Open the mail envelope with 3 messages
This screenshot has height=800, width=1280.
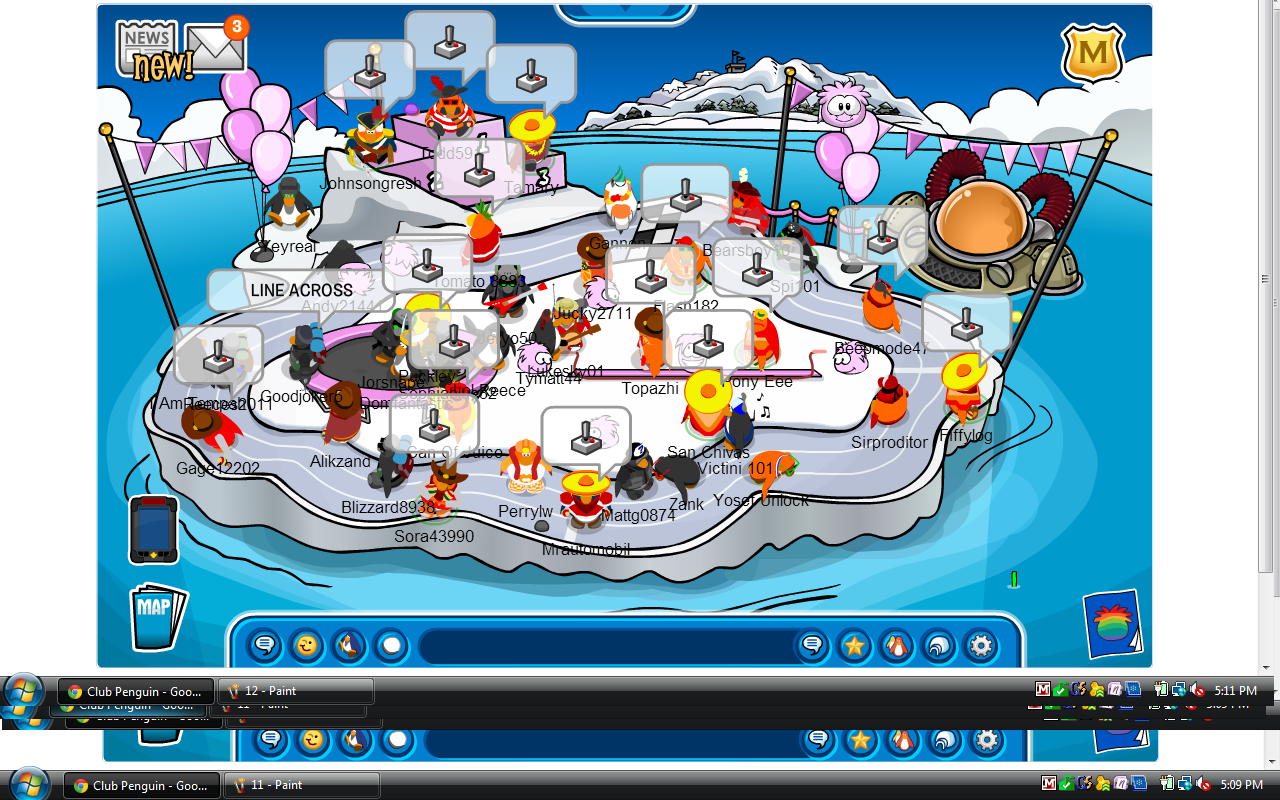[216, 49]
